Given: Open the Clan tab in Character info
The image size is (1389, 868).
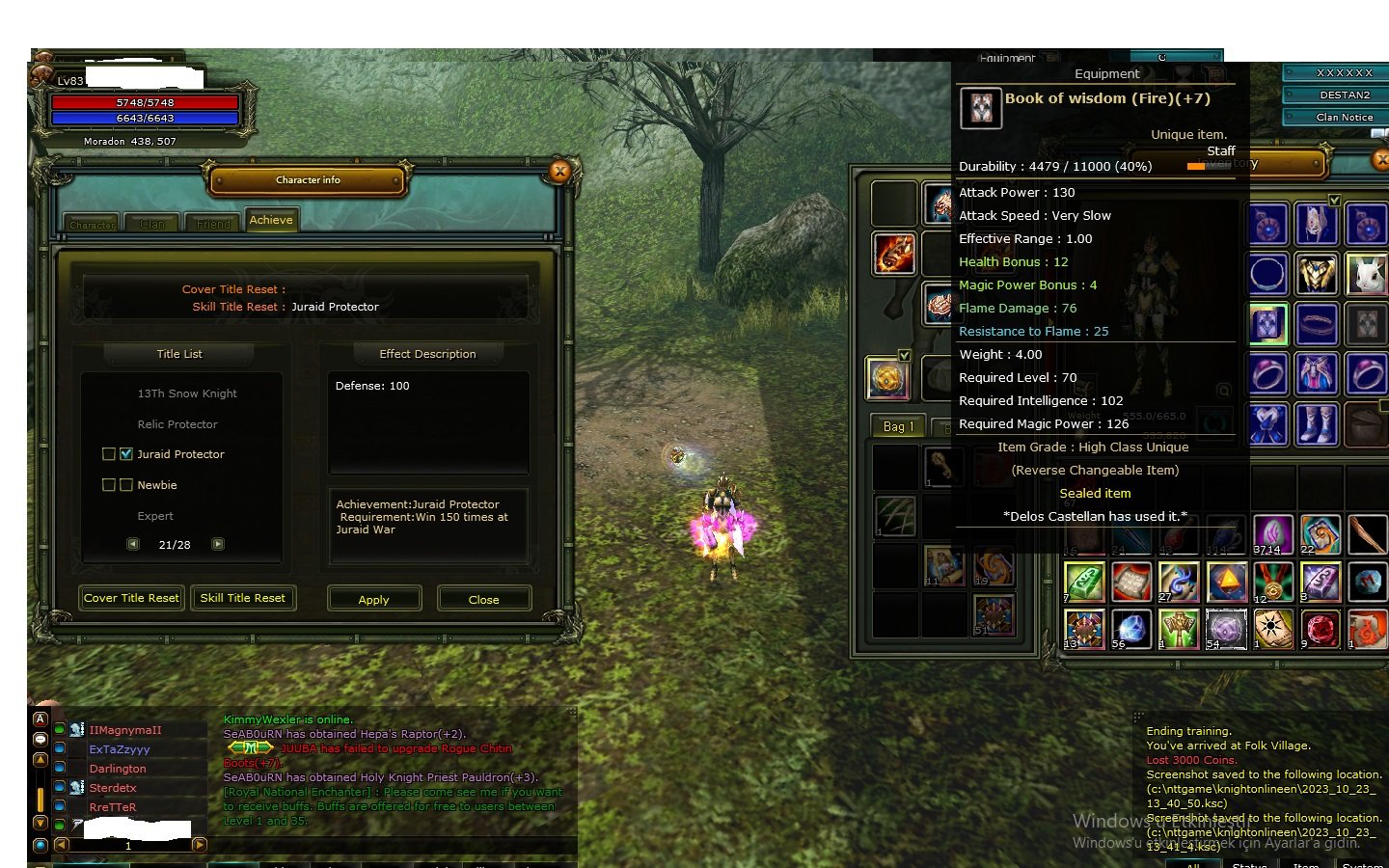Looking at the screenshot, I should [x=151, y=223].
